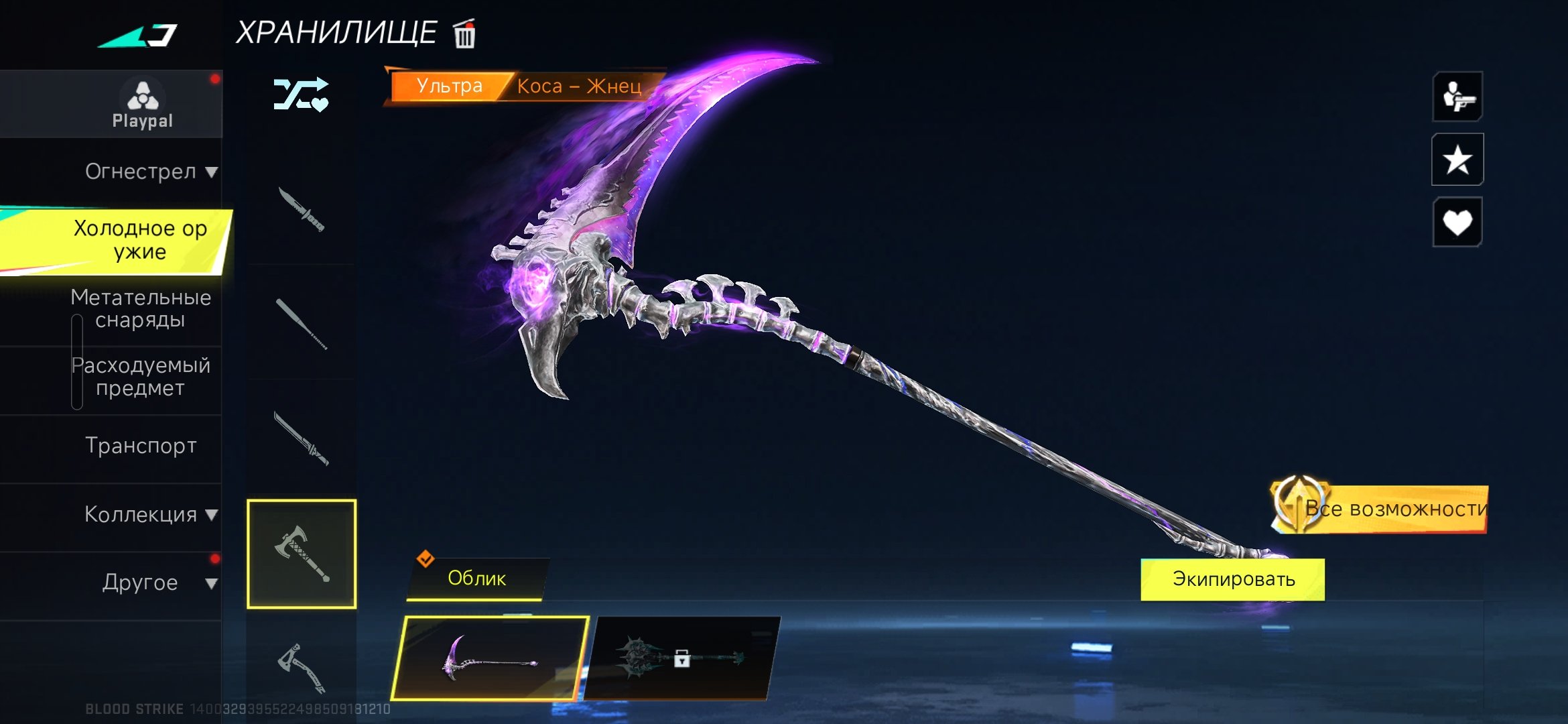Expand the Огнестрел category

point(150,172)
